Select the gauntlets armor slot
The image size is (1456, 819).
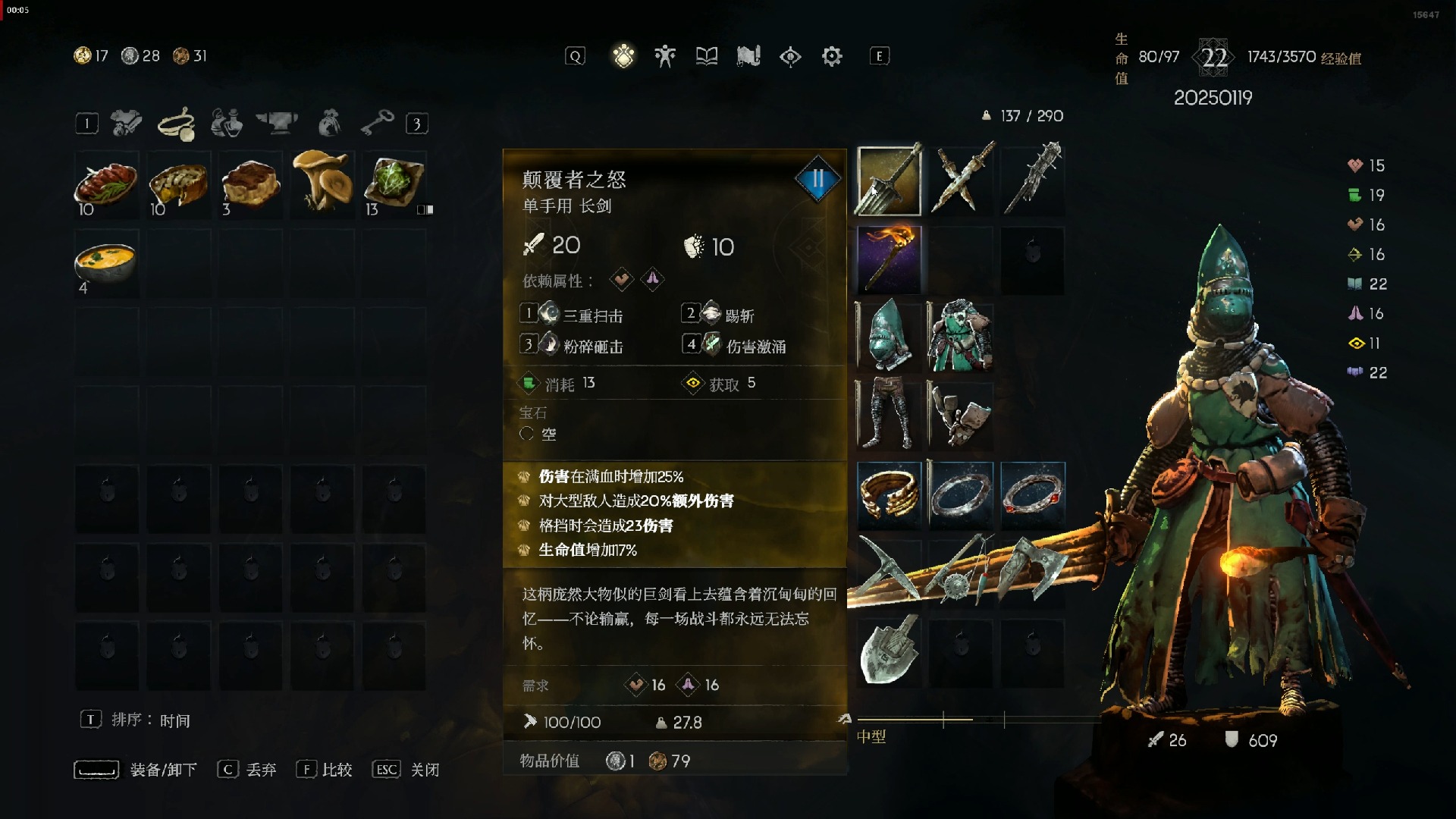pyautogui.click(x=961, y=416)
